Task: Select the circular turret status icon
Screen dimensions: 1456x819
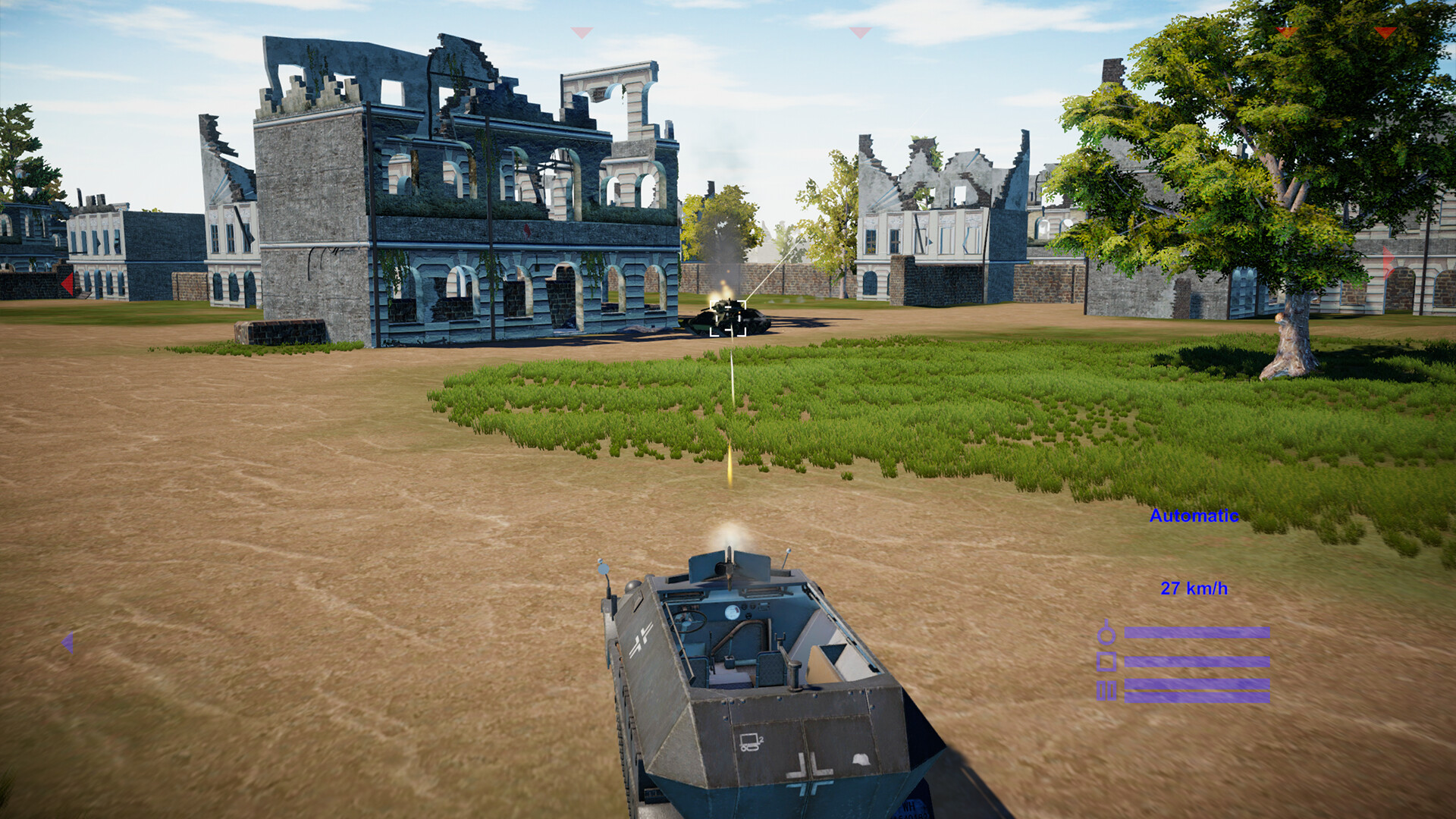Action: (x=1106, y=635)
